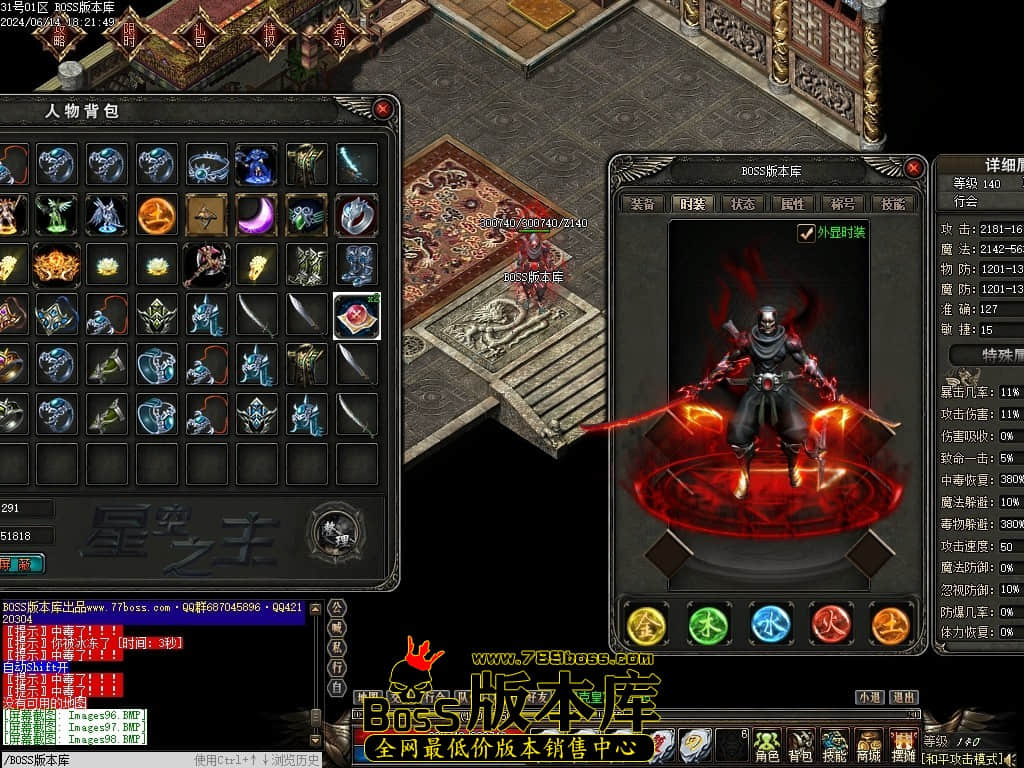
Task: Open the 商城 shop from the bottom bar
Action: point(868,744)
